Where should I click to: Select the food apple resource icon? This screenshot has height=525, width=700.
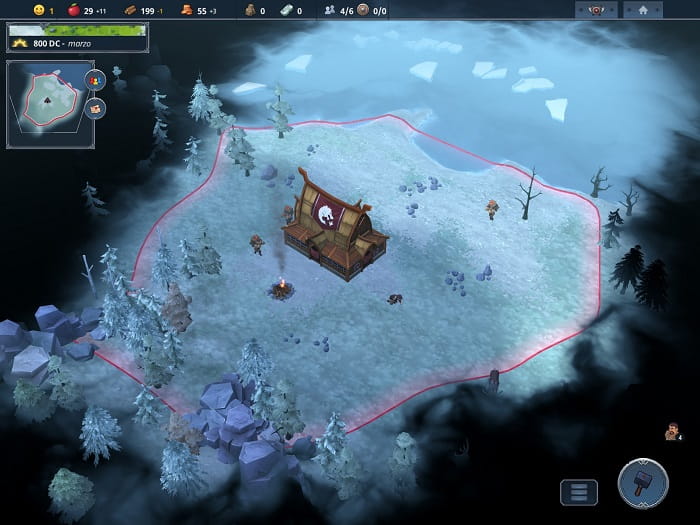(x=73, y=10)
